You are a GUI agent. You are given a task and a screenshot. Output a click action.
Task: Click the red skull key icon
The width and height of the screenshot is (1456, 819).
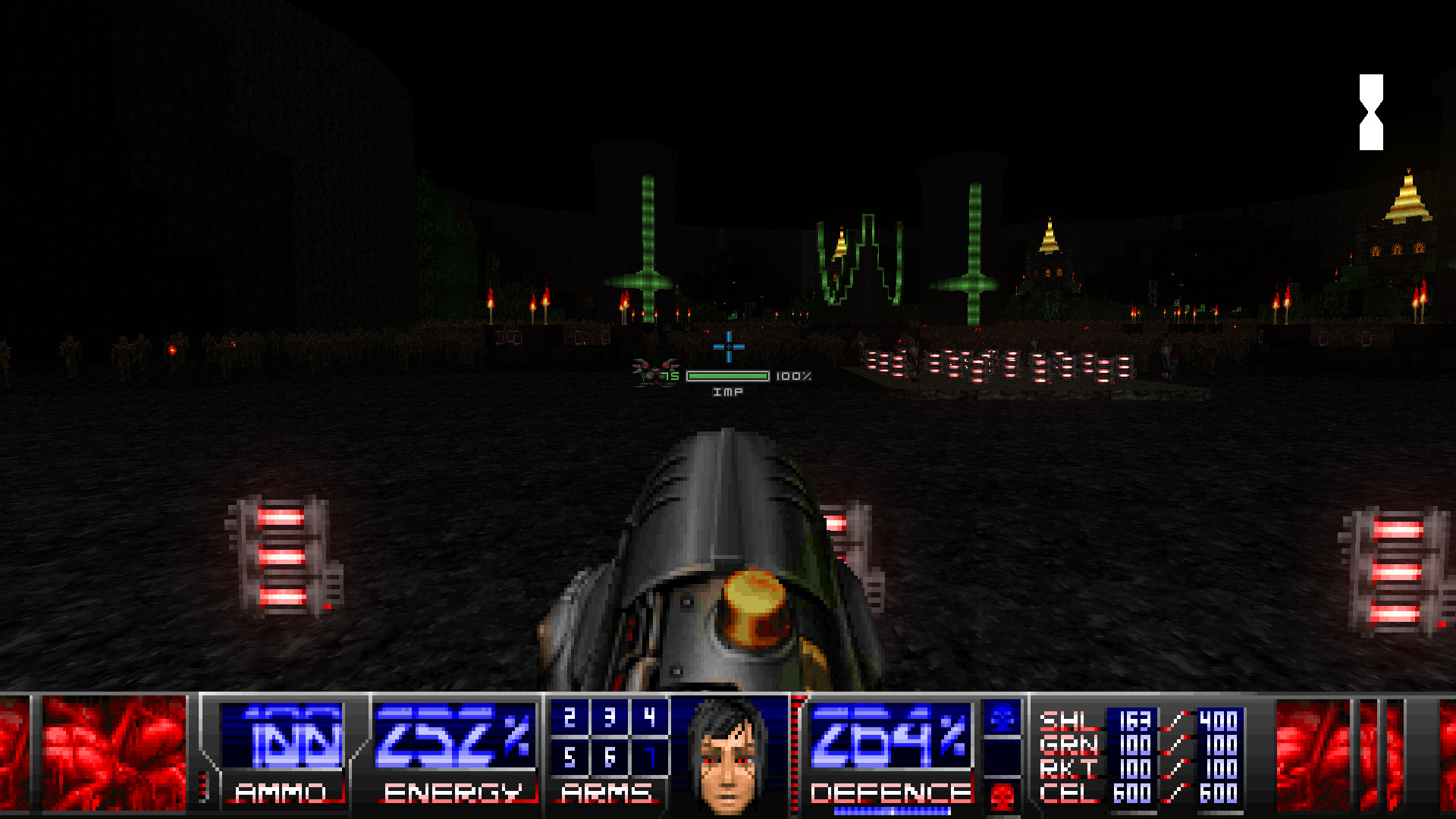(1003, 797)
